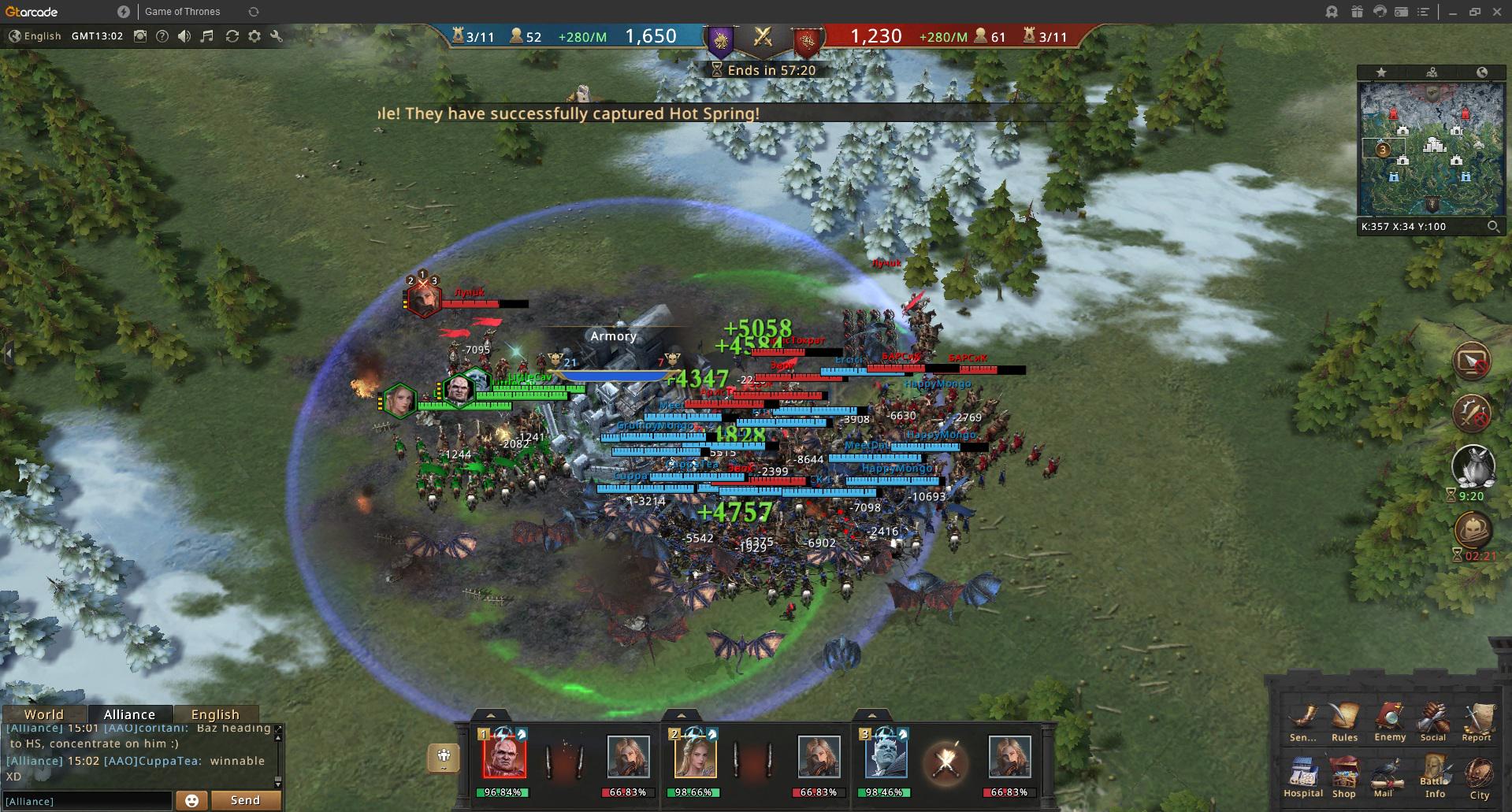Show the Enemy book icon

1390,720
